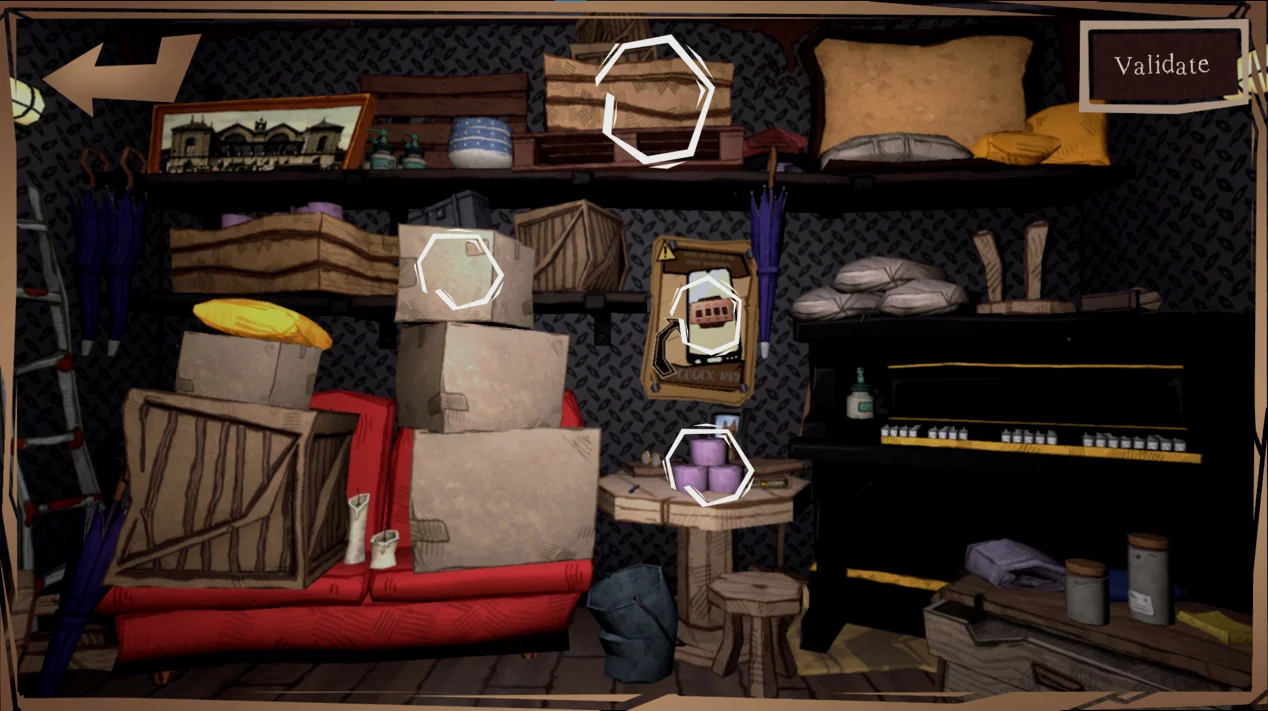Screen dimensions: 1268x711
Task: Pick the hexagon marker on the wall poster
Action: coord(708,314)
